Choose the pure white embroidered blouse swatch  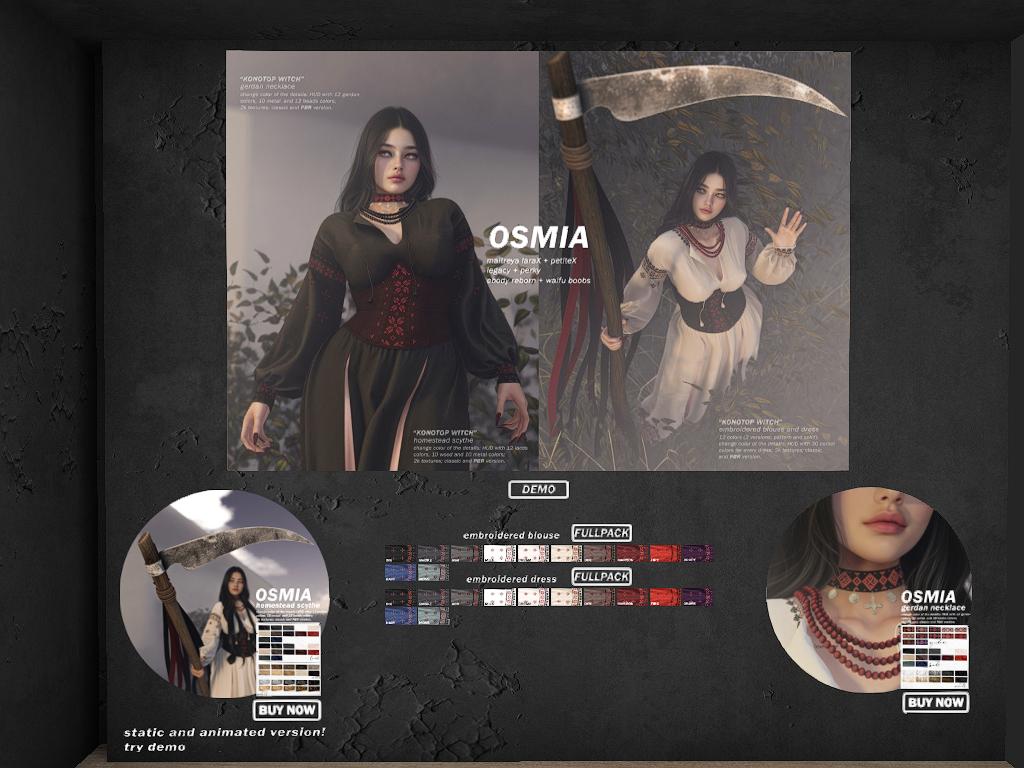click(x=499, y=553)
